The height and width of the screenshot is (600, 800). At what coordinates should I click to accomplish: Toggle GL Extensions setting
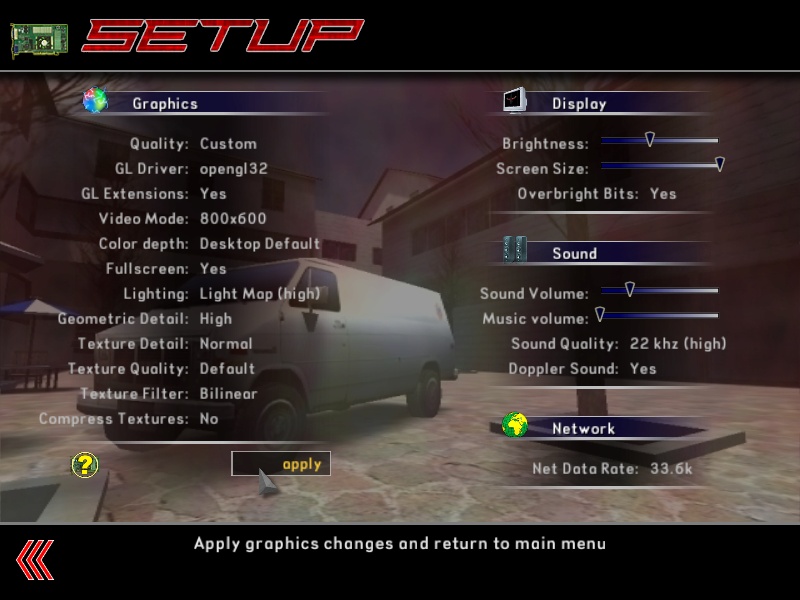[213, 194]
